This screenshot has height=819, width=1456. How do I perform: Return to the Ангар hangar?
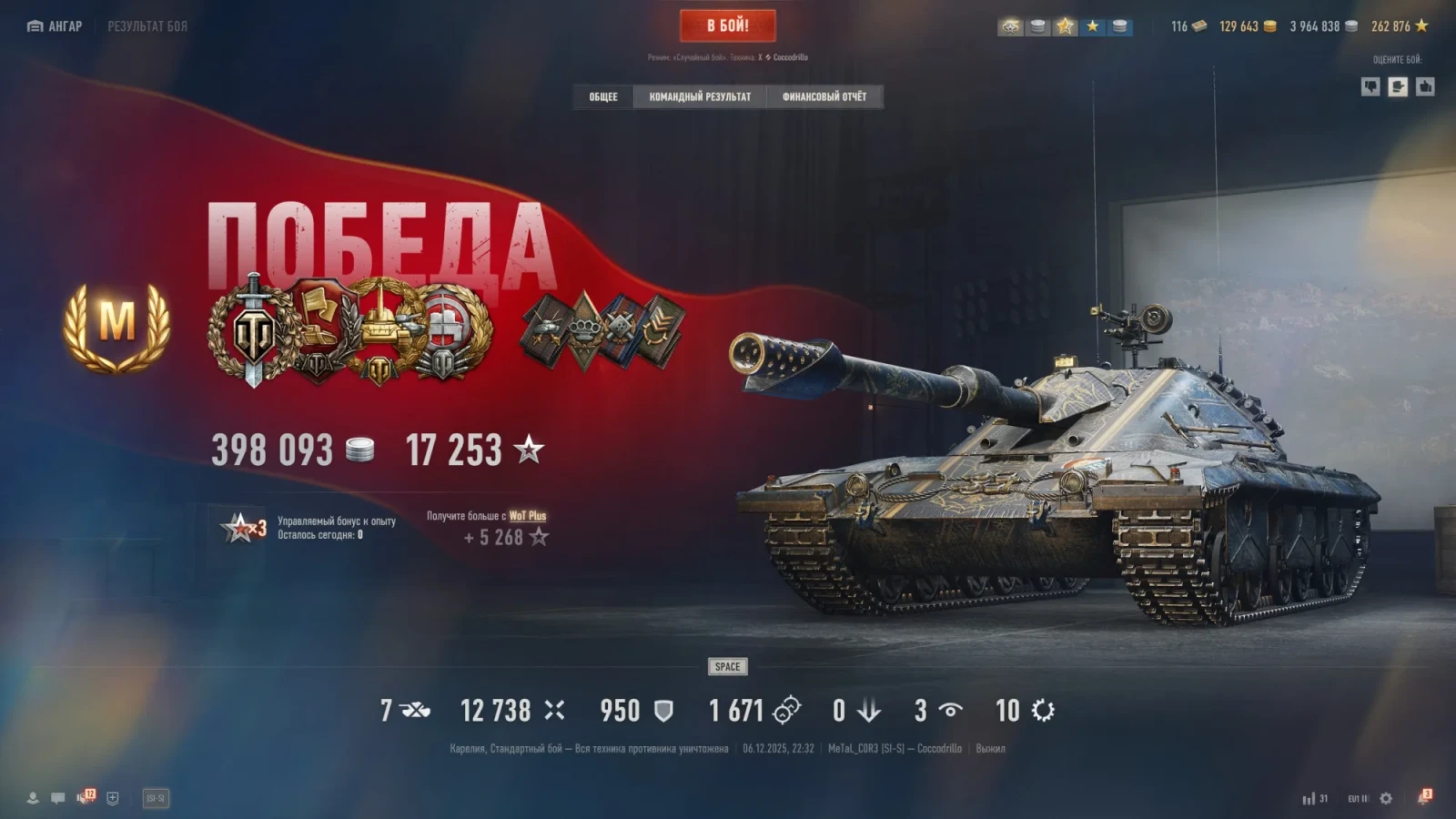click(x=55, y=26)
